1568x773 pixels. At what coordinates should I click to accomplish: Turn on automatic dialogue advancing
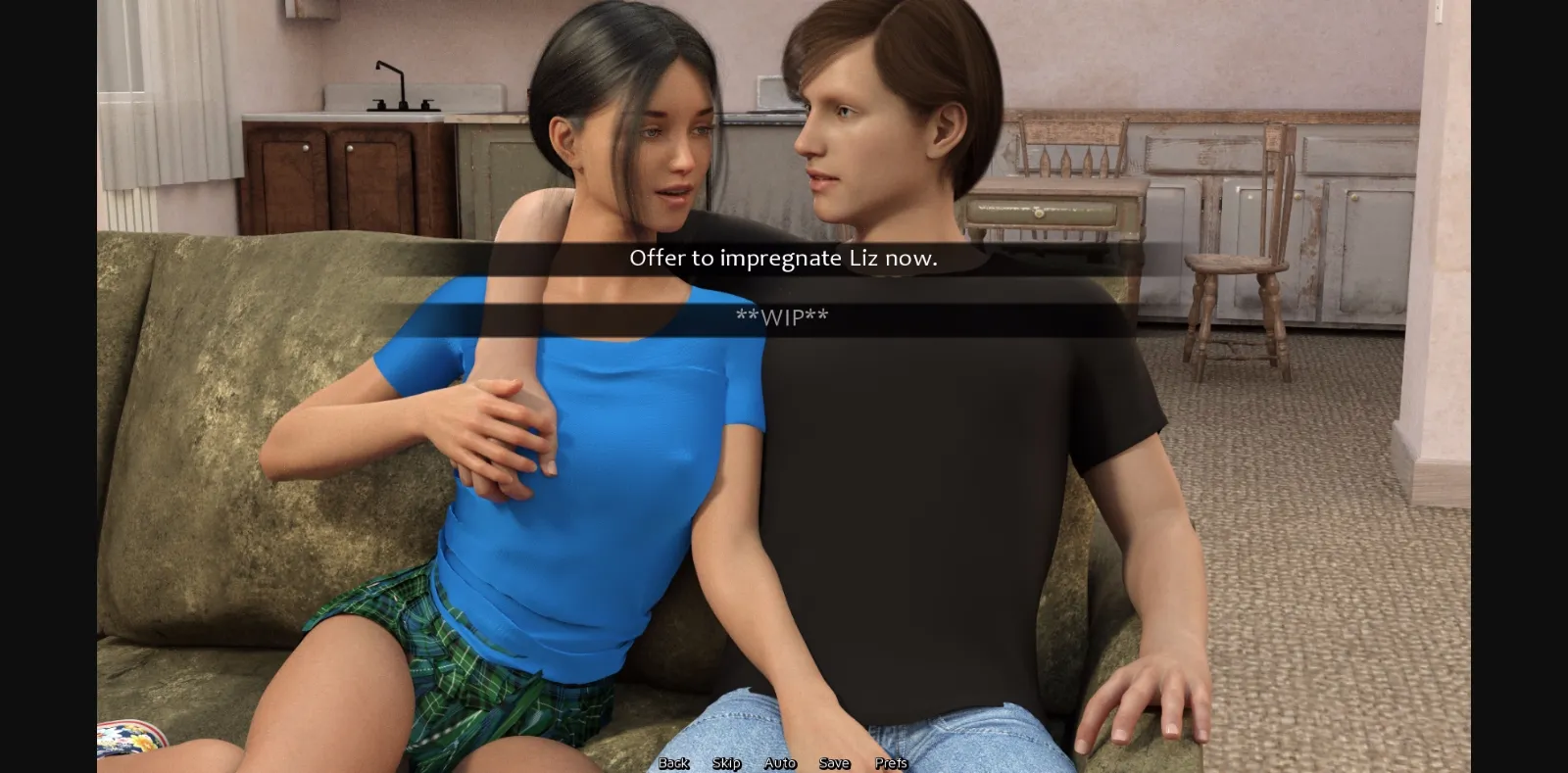(x=779, y=762)
